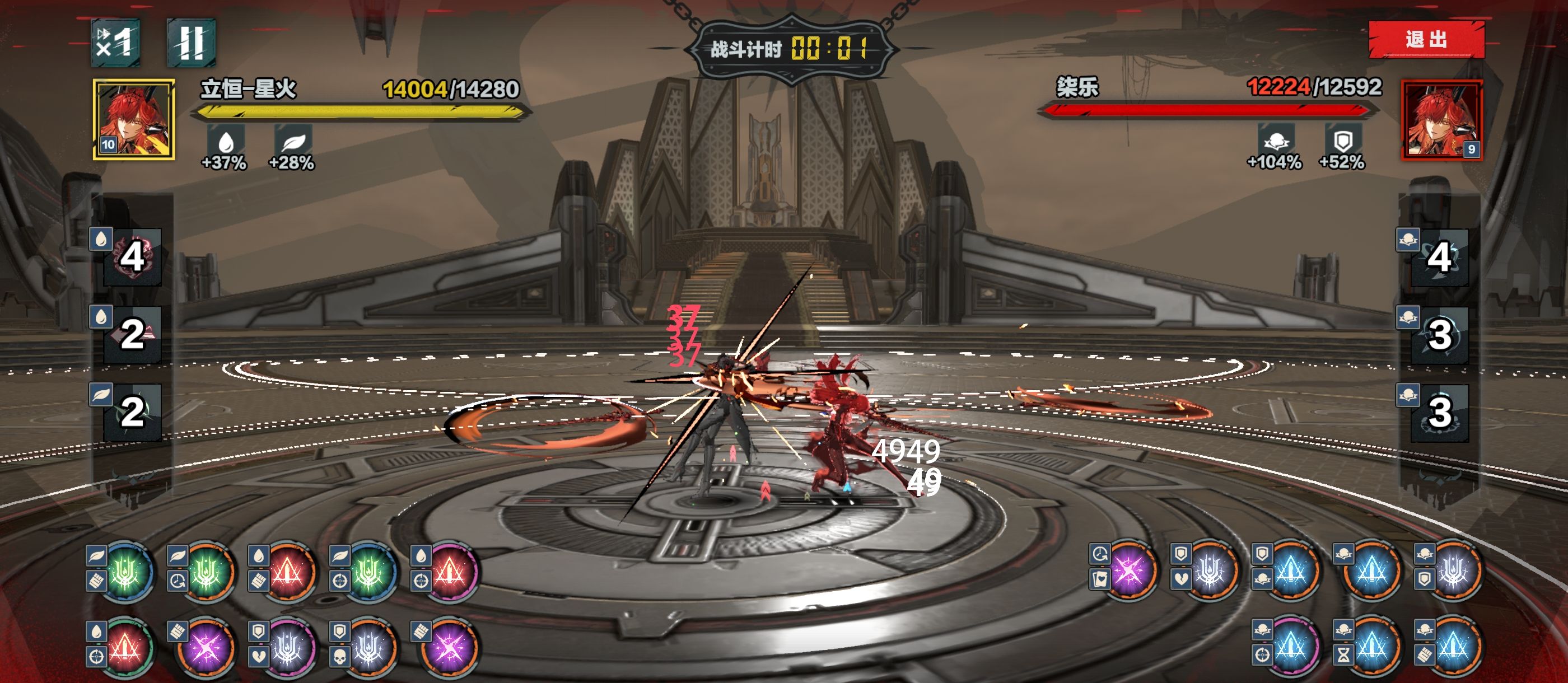
Task: Toggle the x1 battle speed button
Action: click(x=116, y=43)
